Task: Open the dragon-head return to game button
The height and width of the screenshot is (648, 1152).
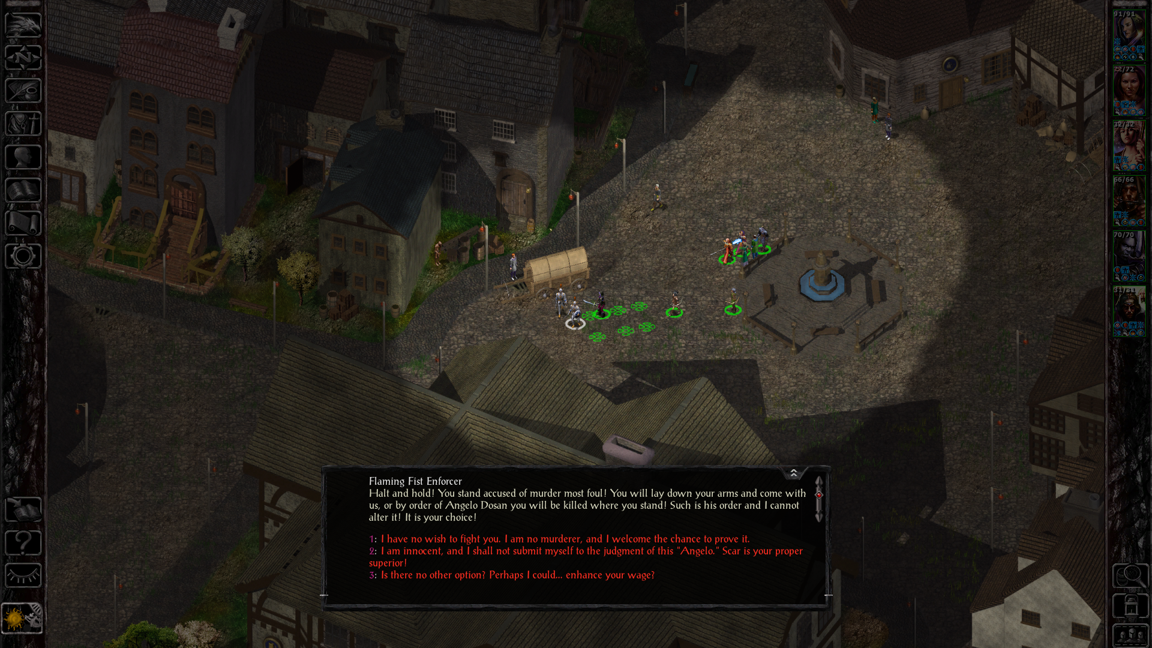Action: (x=23, y=25)
